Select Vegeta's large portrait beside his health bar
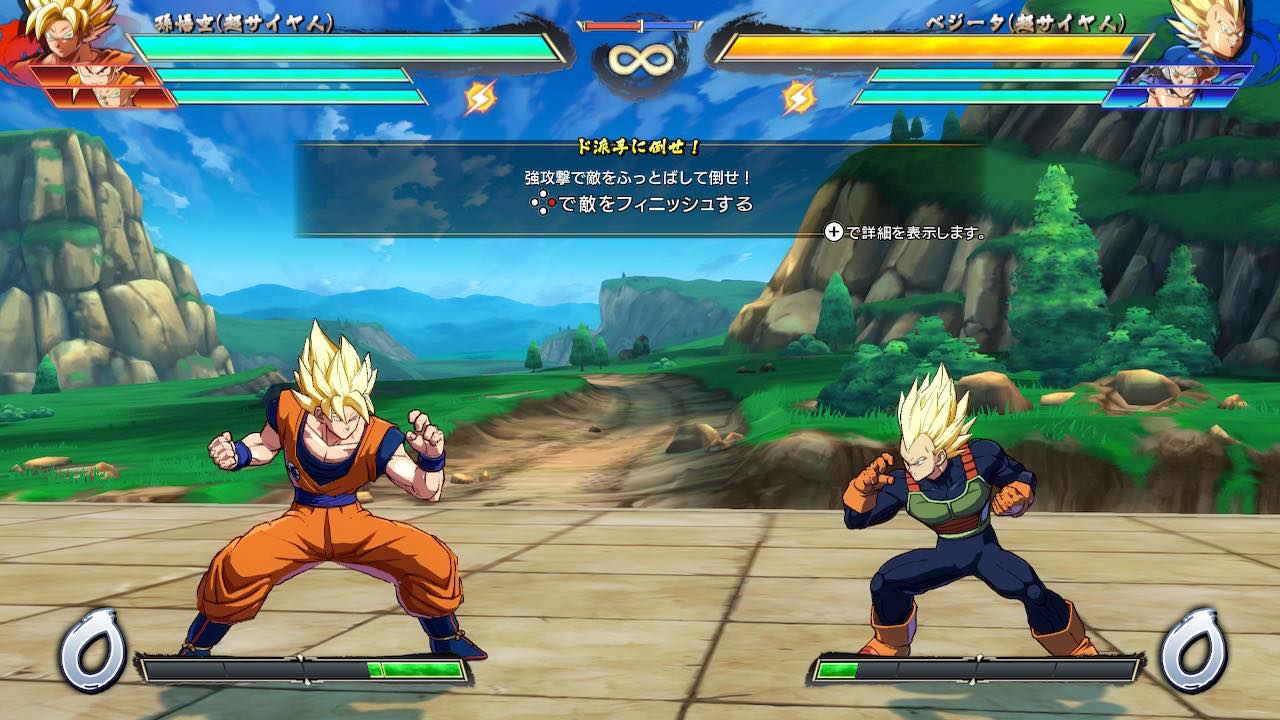This screenshot has width=1280, height=720. point(1212,30)
